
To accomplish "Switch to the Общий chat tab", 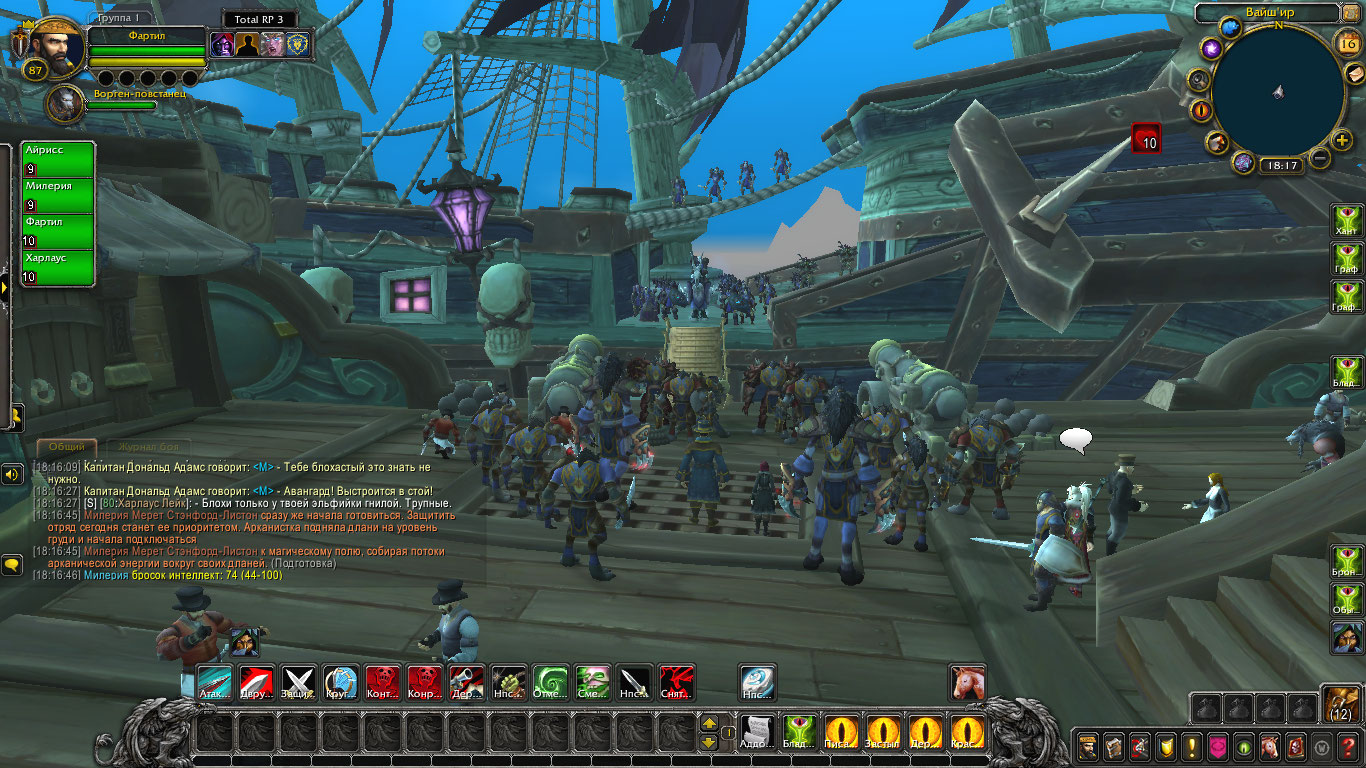I will point(67,447).
